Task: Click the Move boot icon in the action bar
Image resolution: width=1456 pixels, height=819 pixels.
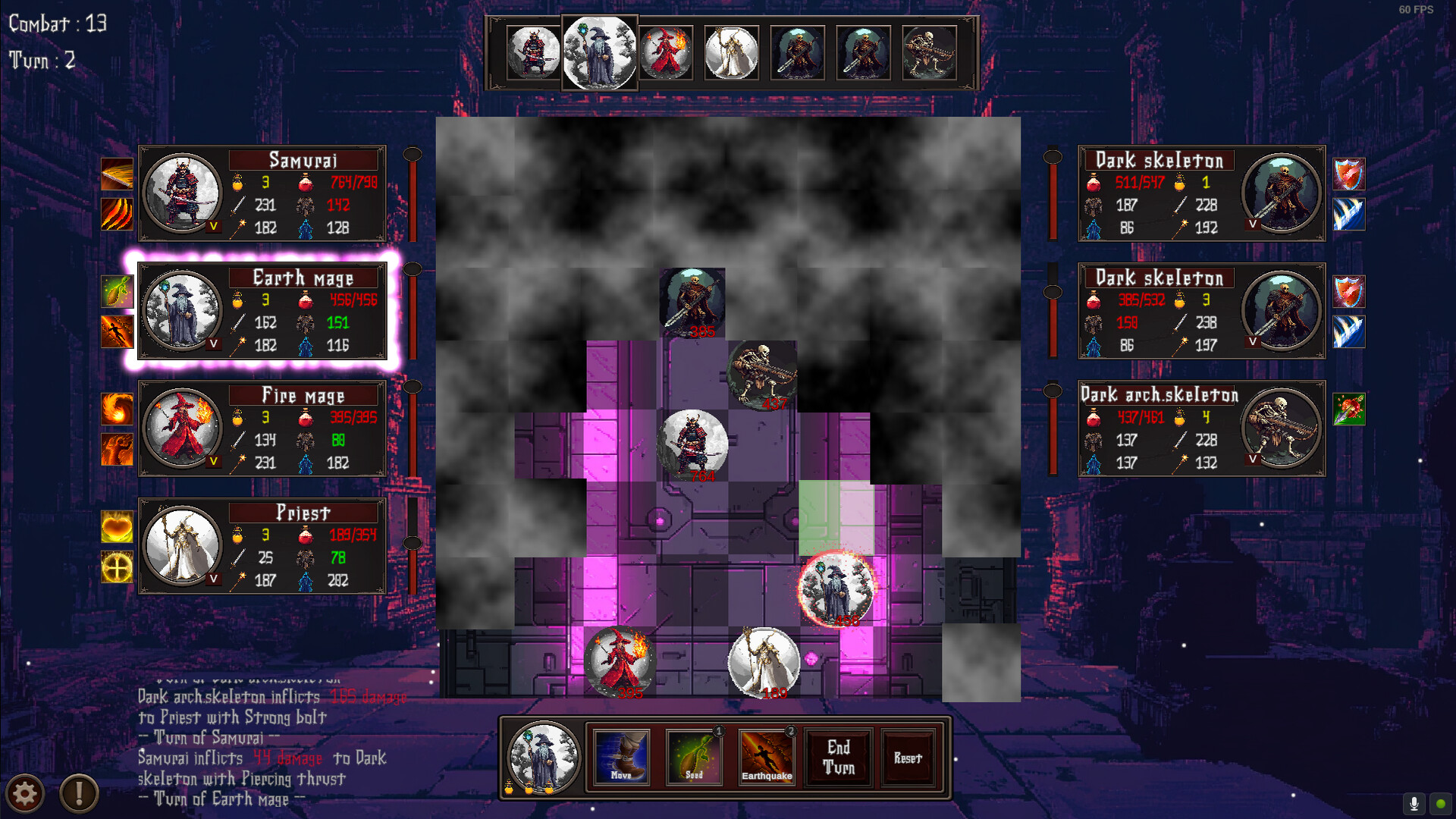Action: point(621,756)
